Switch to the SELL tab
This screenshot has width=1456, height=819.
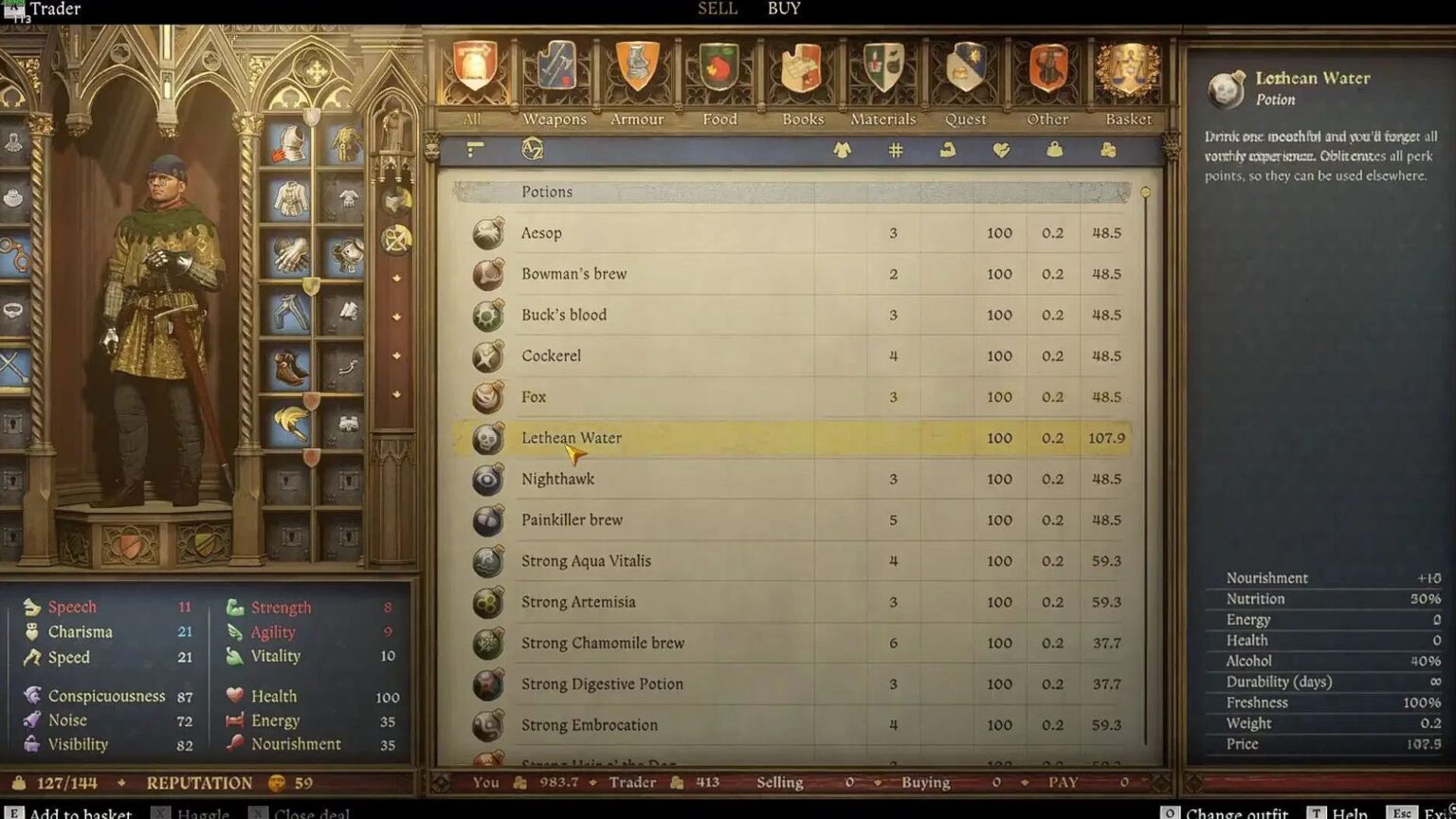coord(717,9)
